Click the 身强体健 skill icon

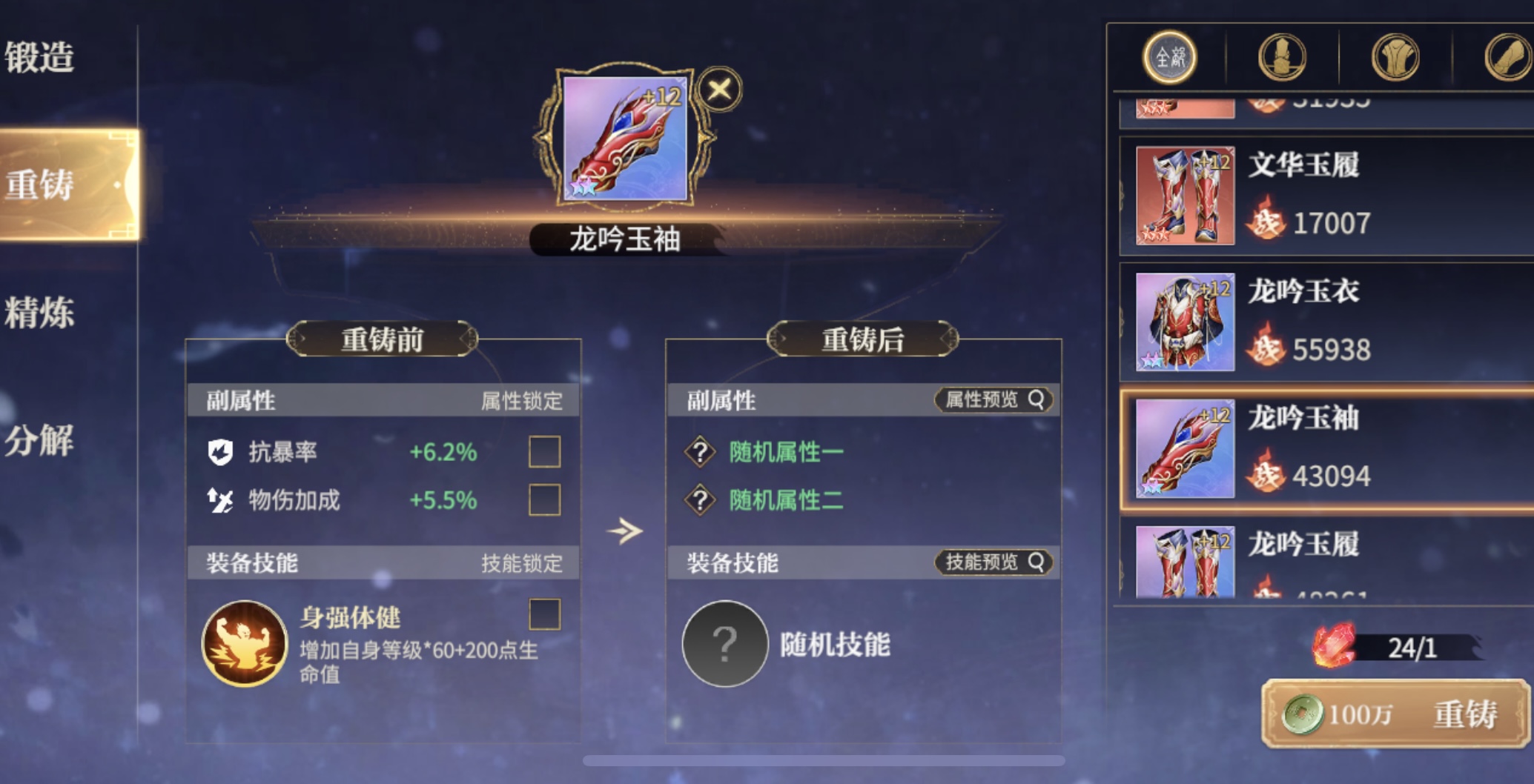[244, 643]
